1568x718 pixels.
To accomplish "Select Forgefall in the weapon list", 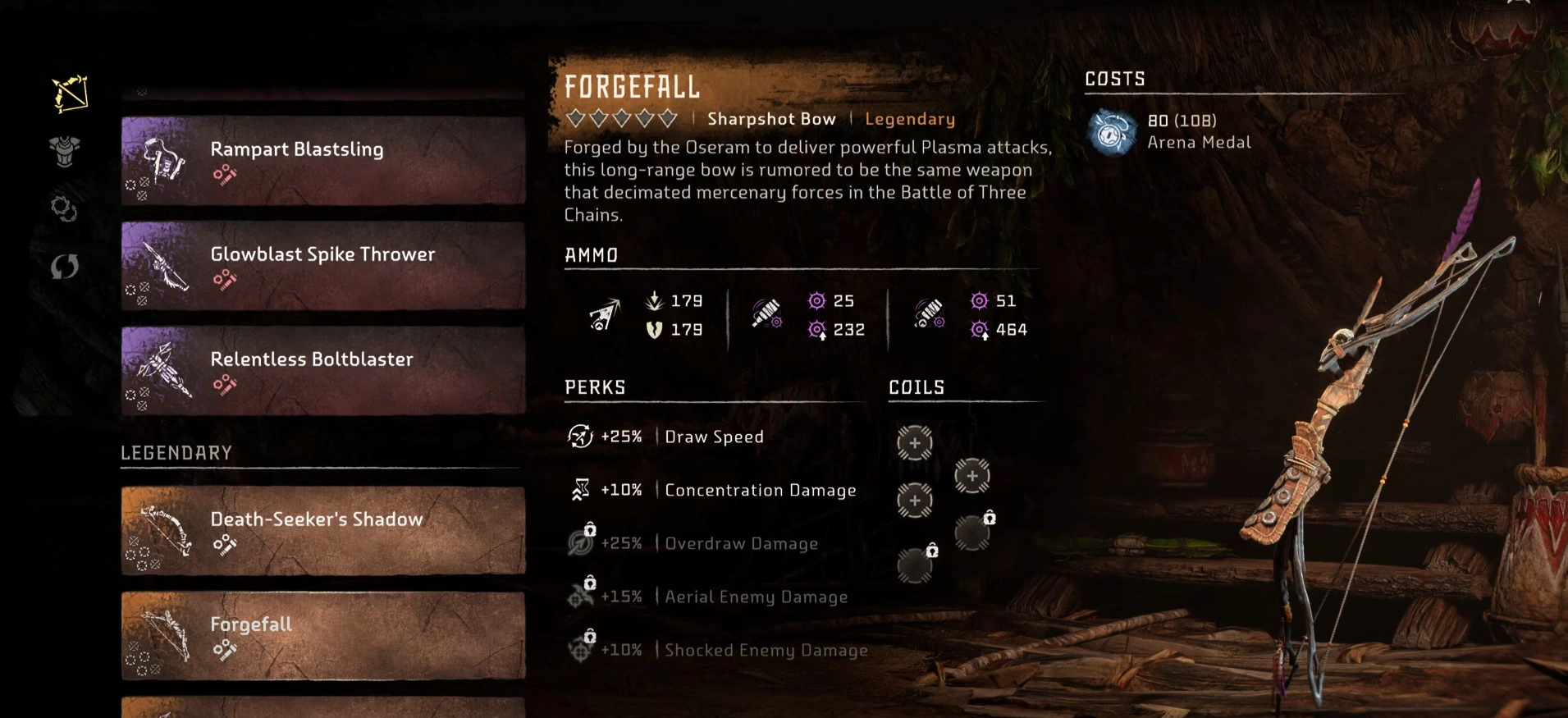I will (x=322, y=635).
